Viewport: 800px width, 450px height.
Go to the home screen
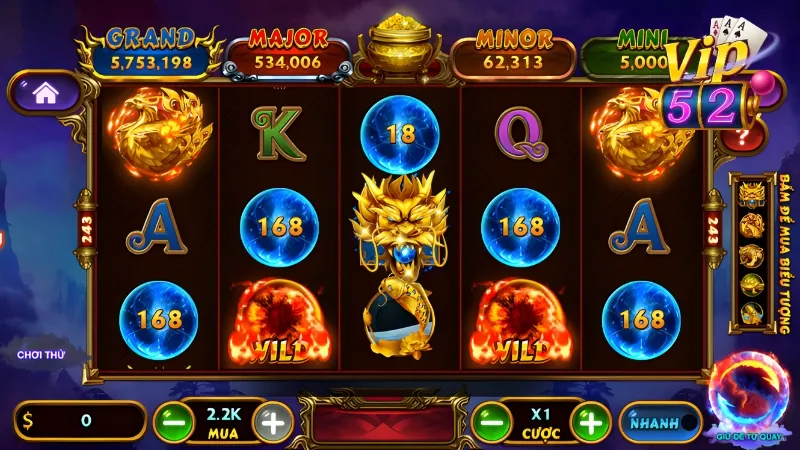click(43, 94)
